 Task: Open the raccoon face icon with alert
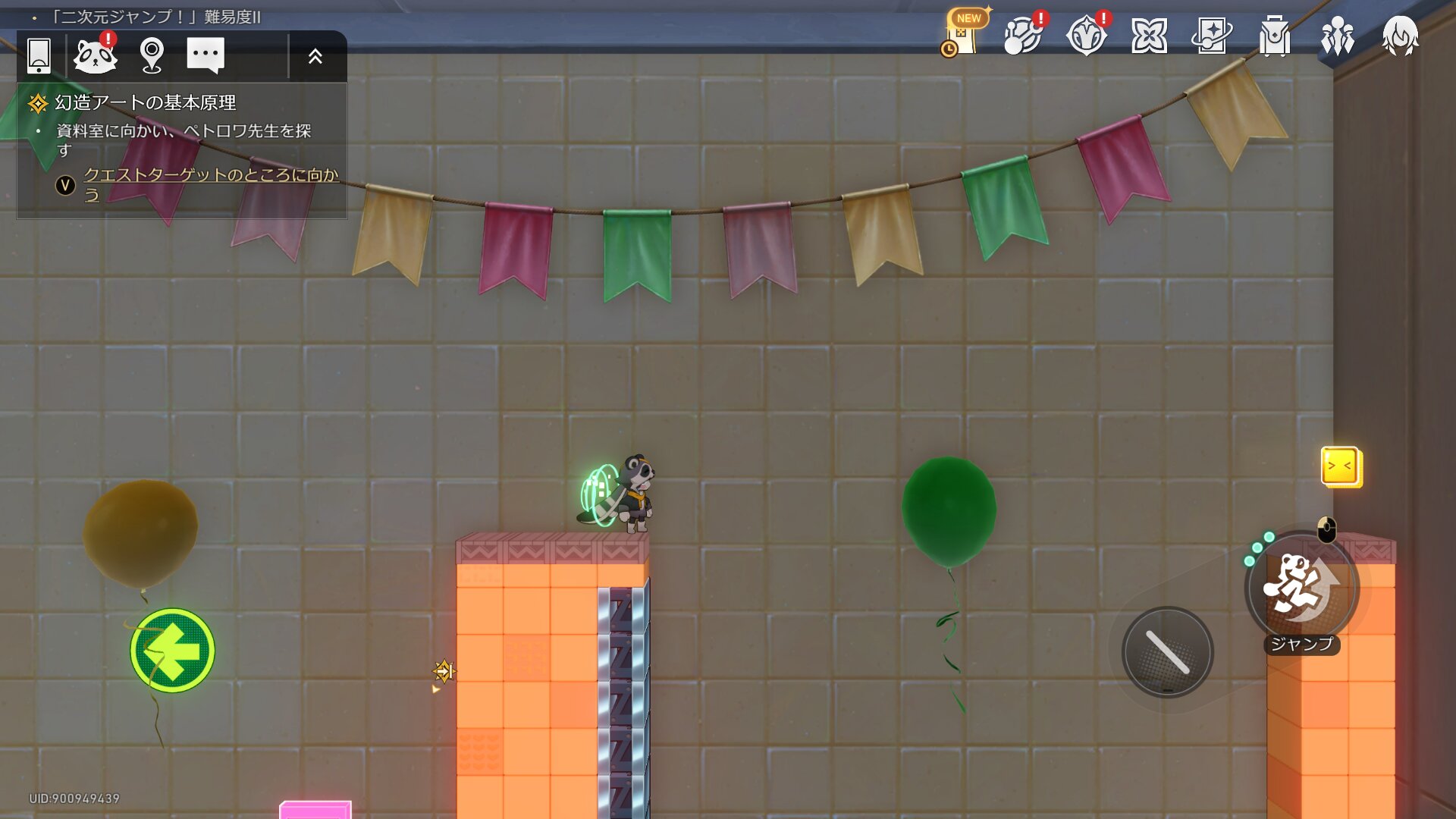point(96,55)
